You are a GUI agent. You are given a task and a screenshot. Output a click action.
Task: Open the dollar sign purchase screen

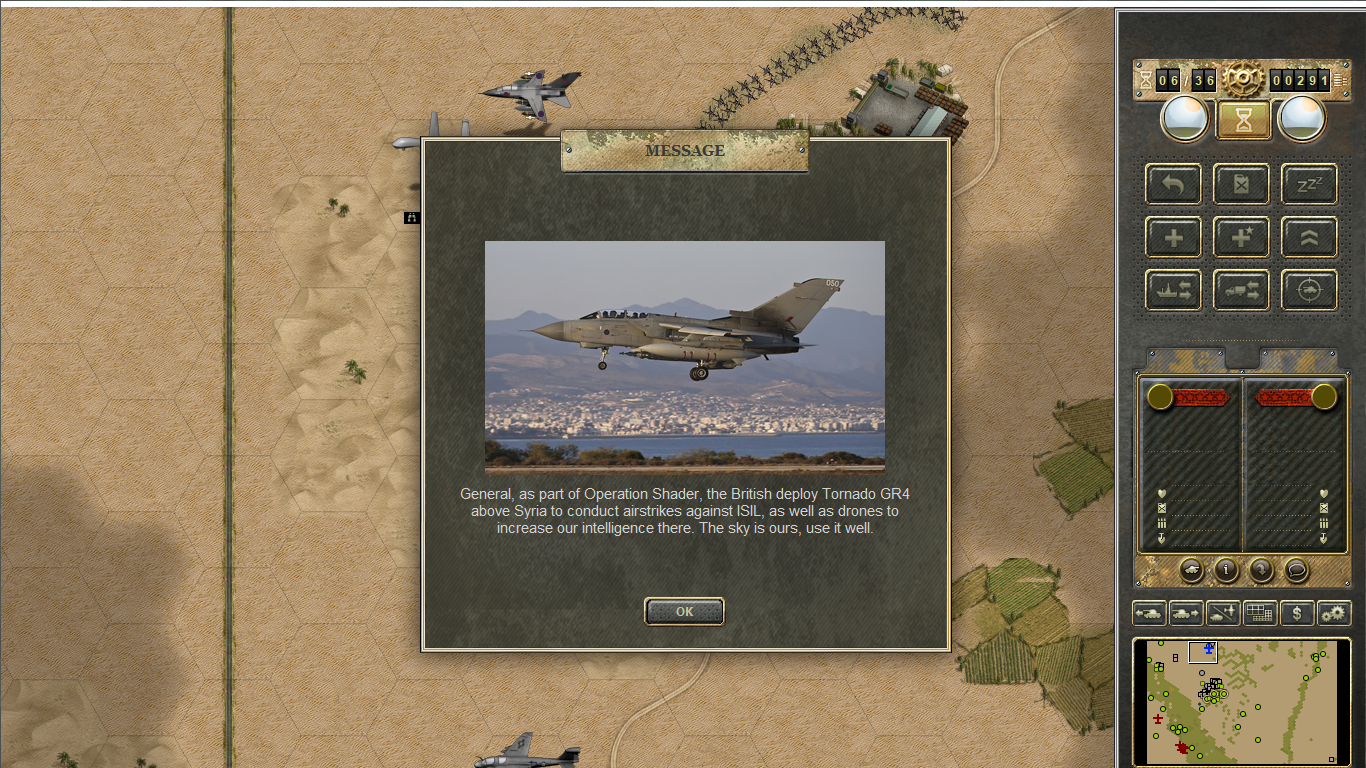click(x=1297, y=613)
